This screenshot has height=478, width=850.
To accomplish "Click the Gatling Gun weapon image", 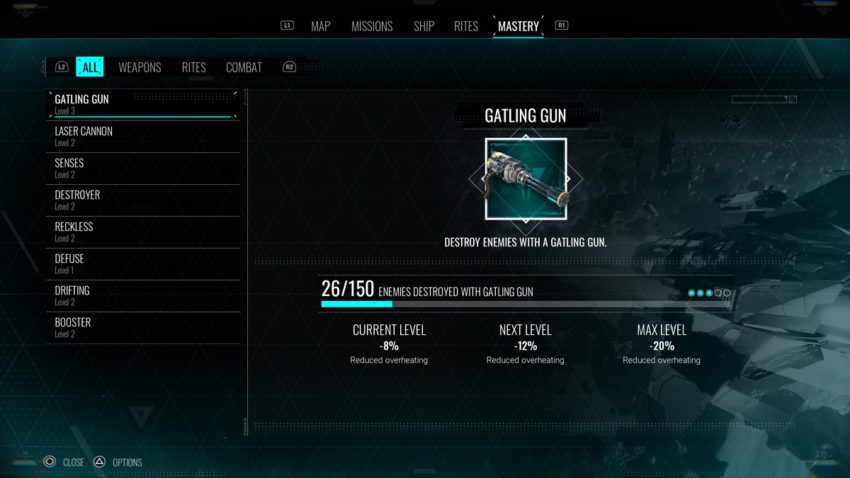I will 525,180.
